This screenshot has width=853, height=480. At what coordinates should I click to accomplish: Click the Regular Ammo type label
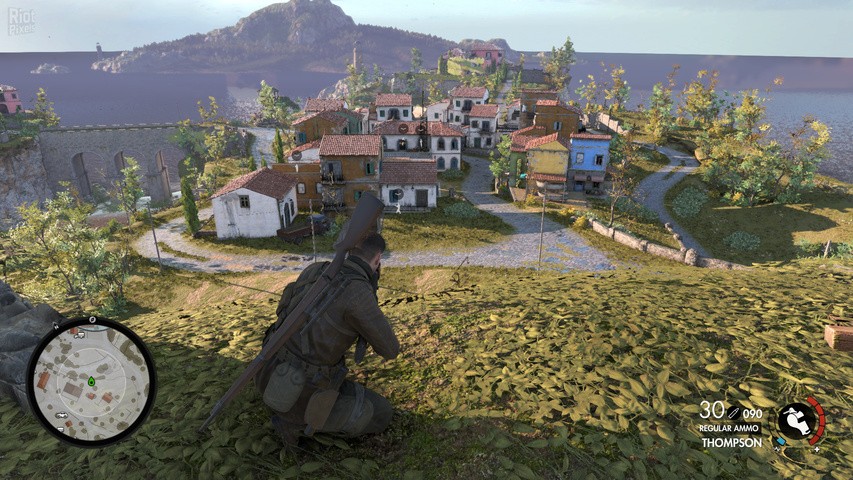pos(730,428)
